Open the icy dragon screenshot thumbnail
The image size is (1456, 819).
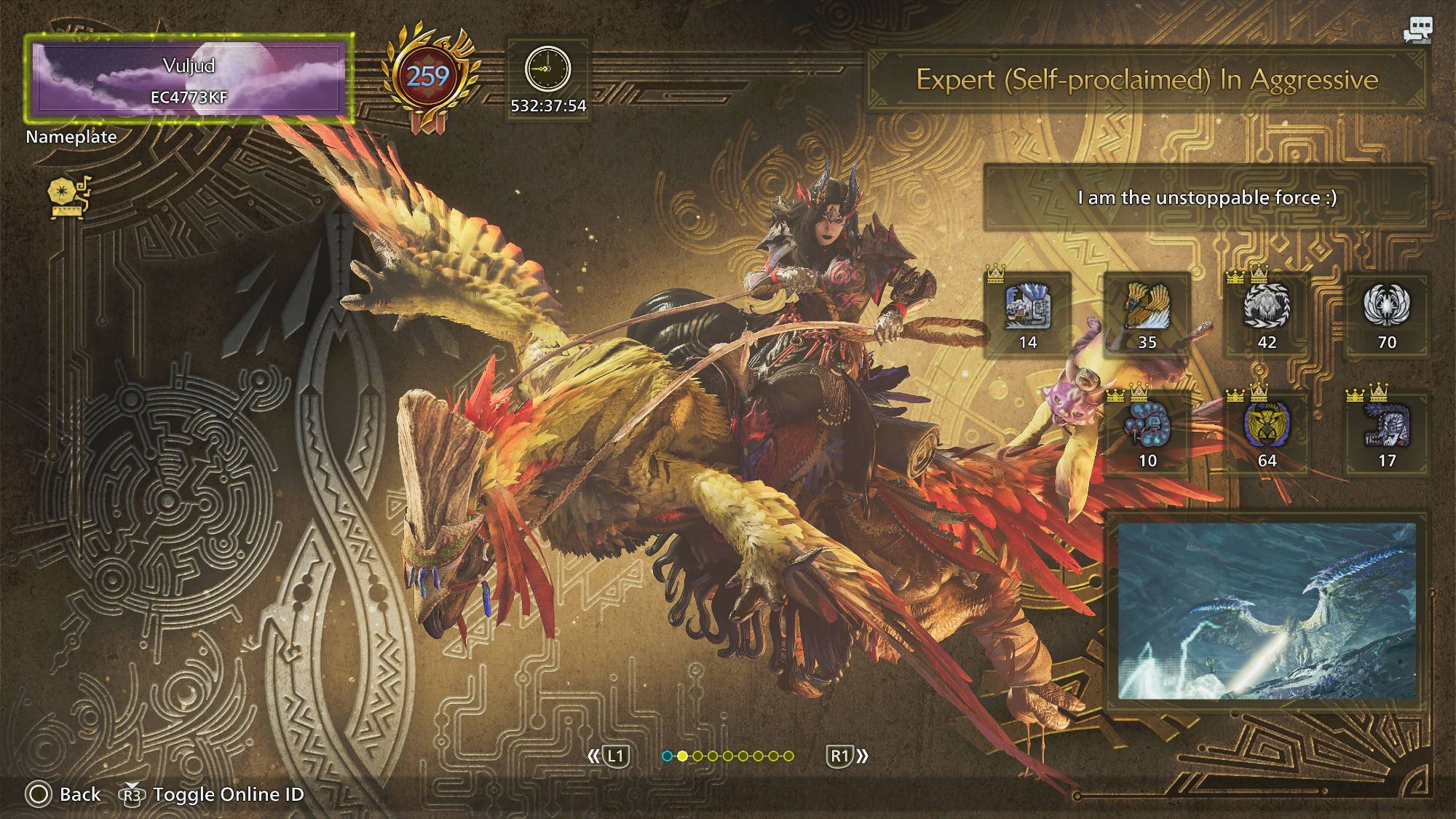[x=1267, y=610]
